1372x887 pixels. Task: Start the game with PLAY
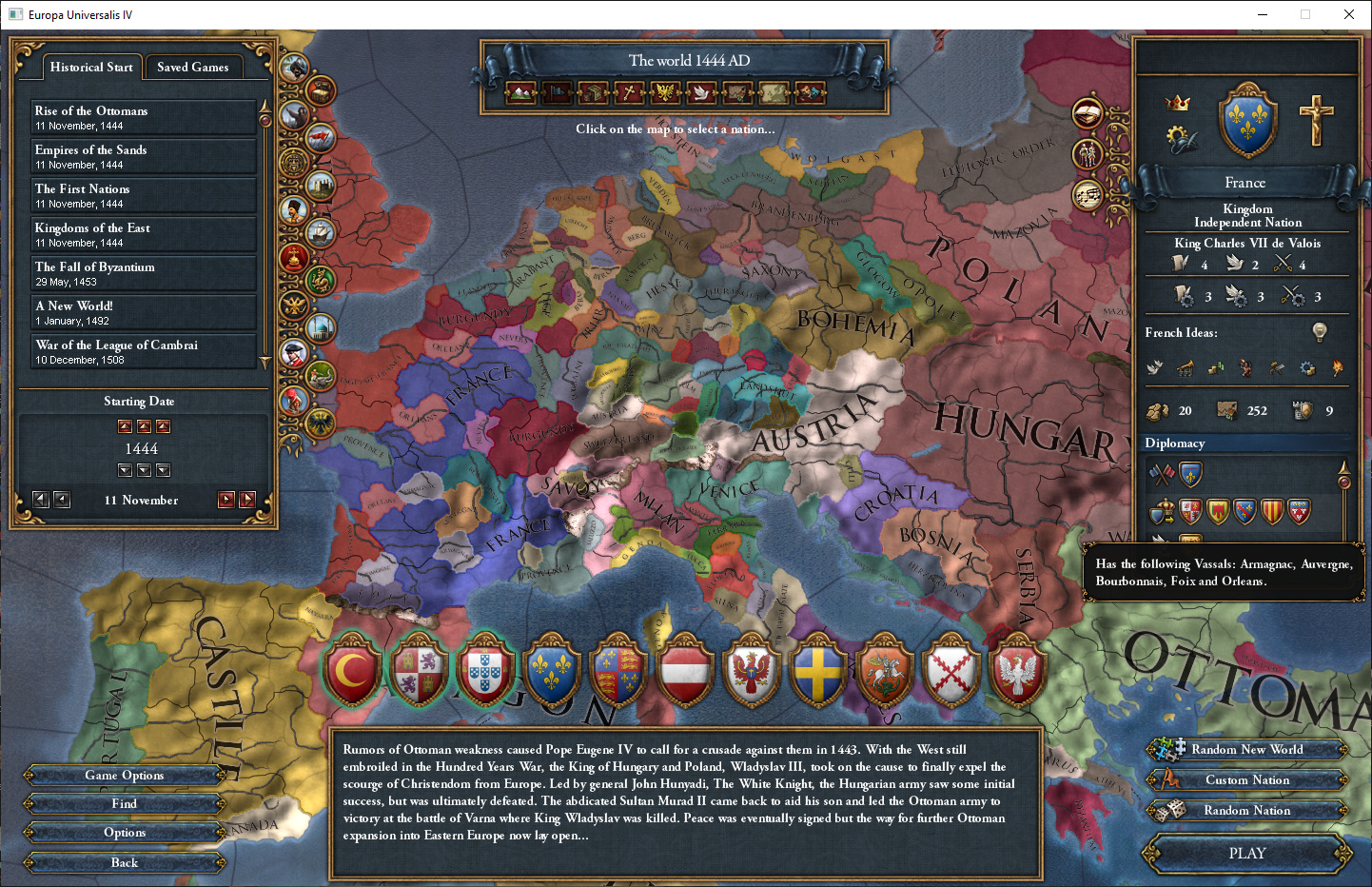(x=1246, y=854)
